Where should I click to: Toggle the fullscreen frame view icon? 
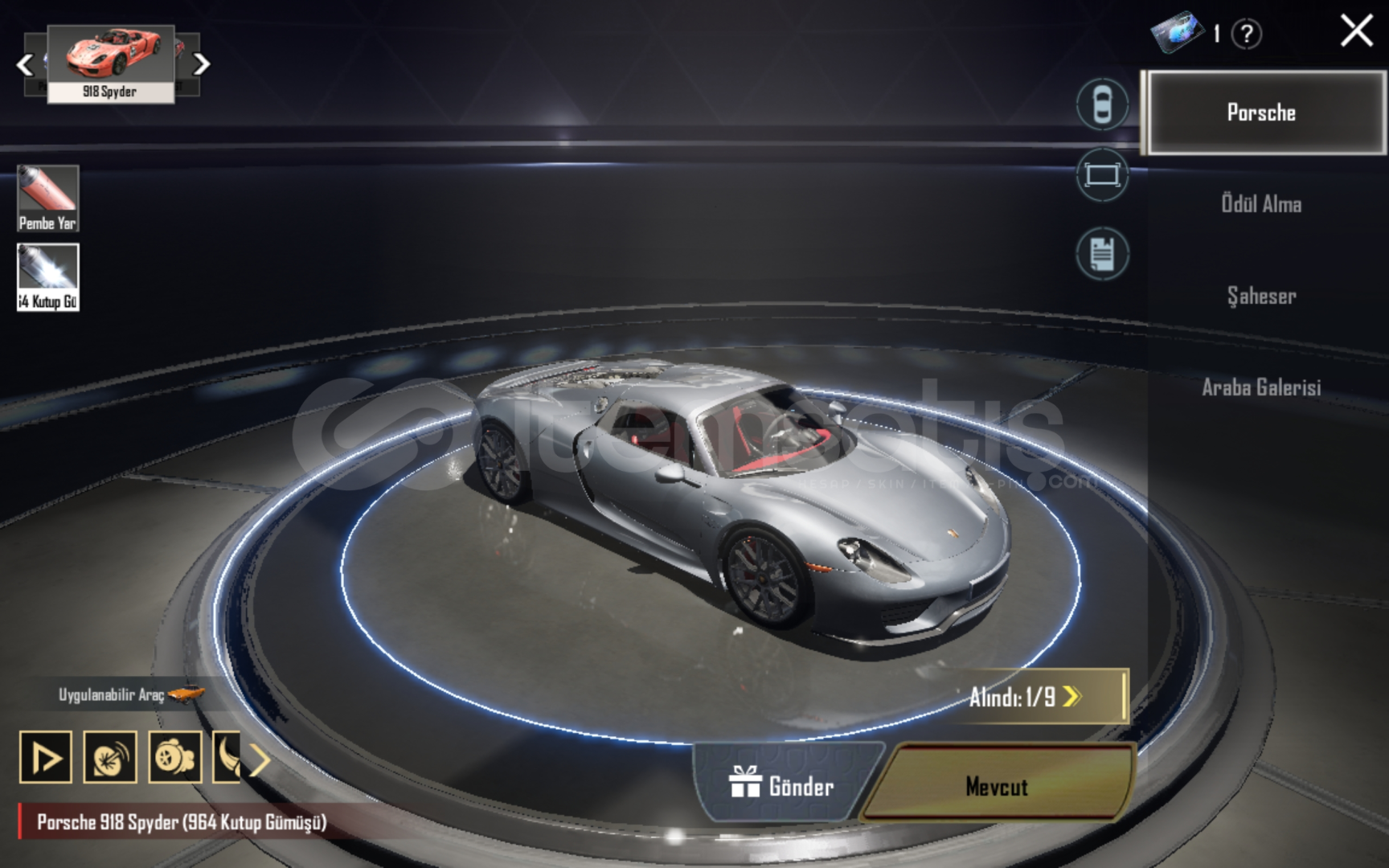1102,175
